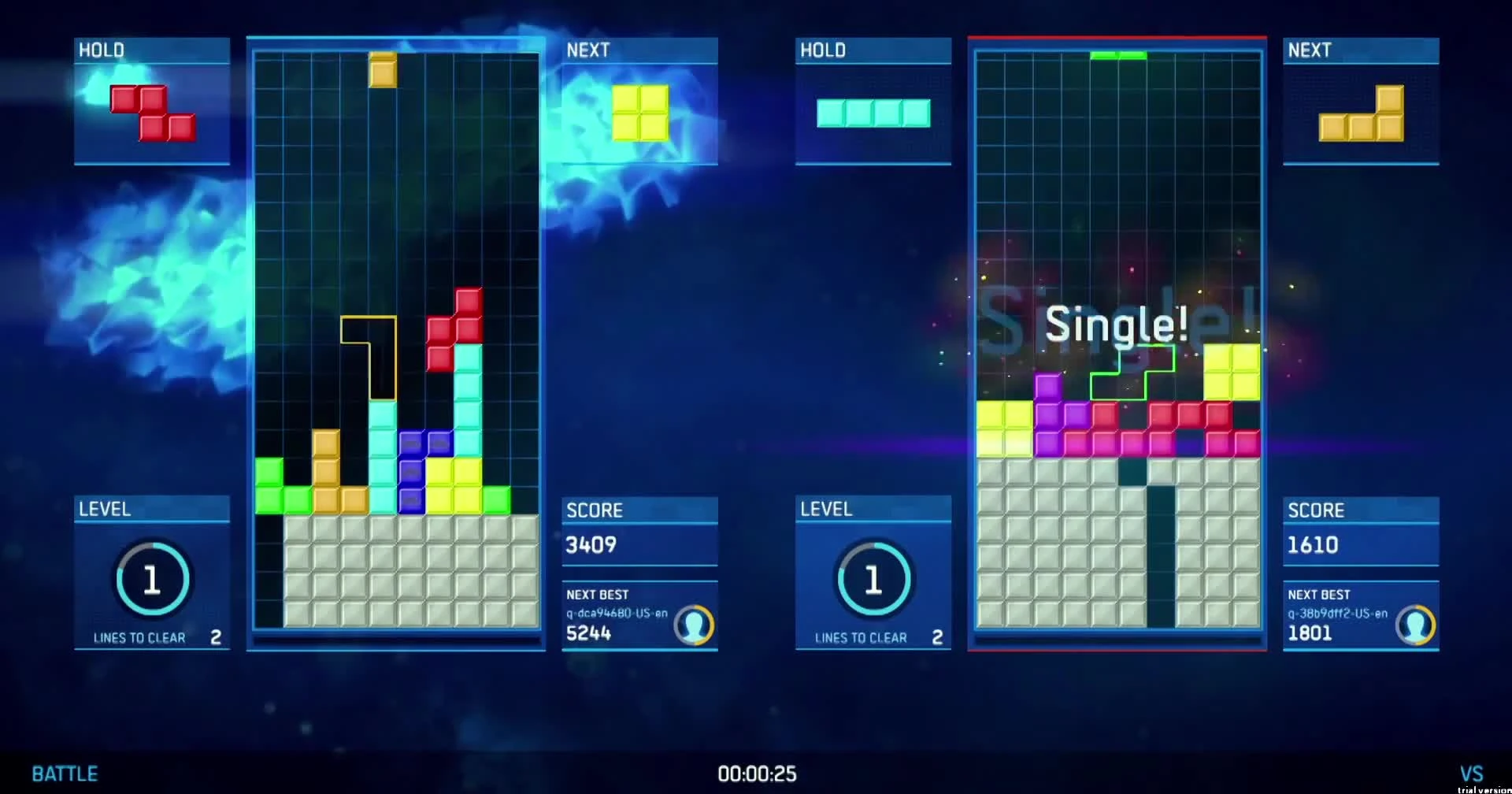
Task: Expand the left NEXT BEST panel
Action: point(639,614)
